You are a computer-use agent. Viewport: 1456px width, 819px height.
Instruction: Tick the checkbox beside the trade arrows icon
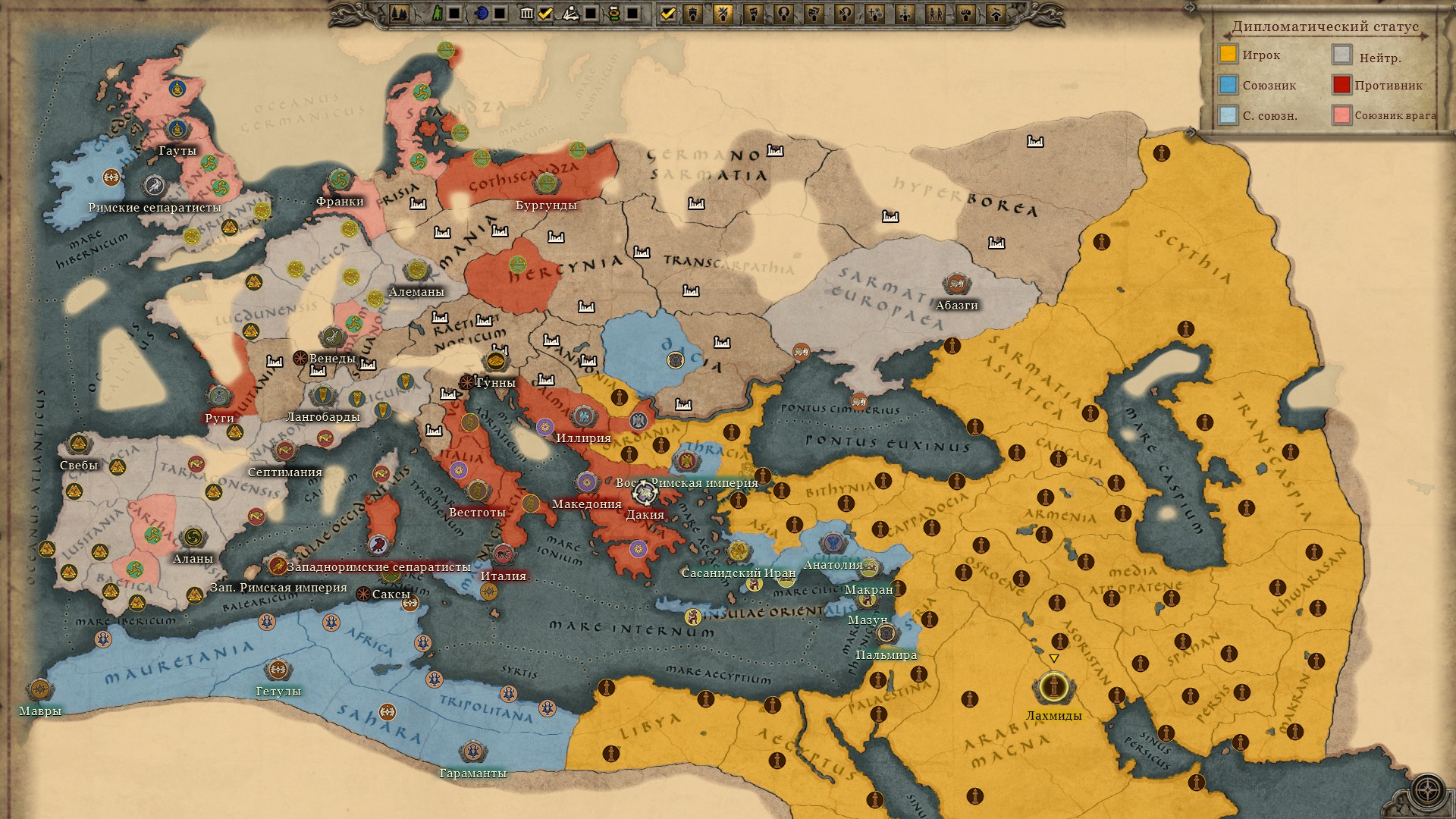(x=632, y=13)
